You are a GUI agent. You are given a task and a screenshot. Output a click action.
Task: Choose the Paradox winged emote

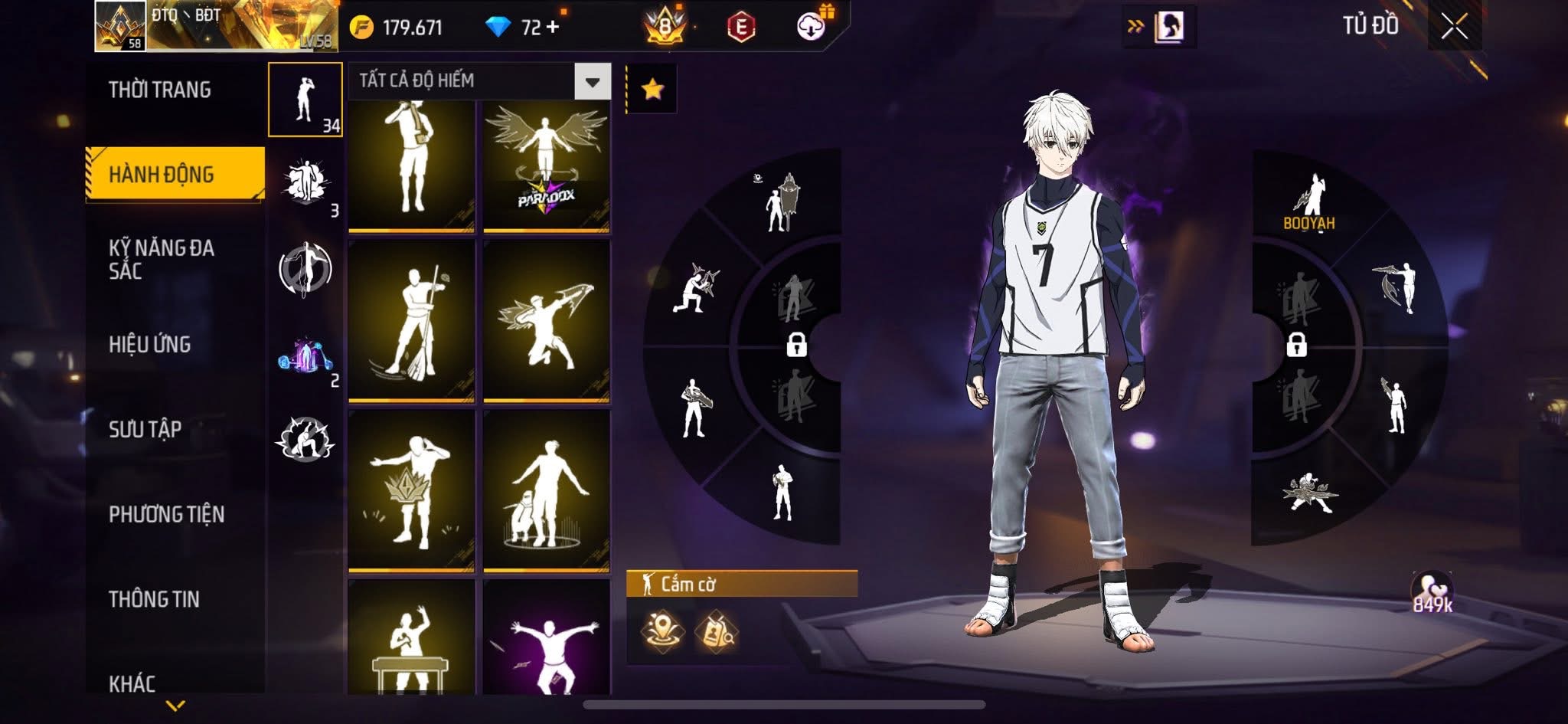[x=546, y=165]
